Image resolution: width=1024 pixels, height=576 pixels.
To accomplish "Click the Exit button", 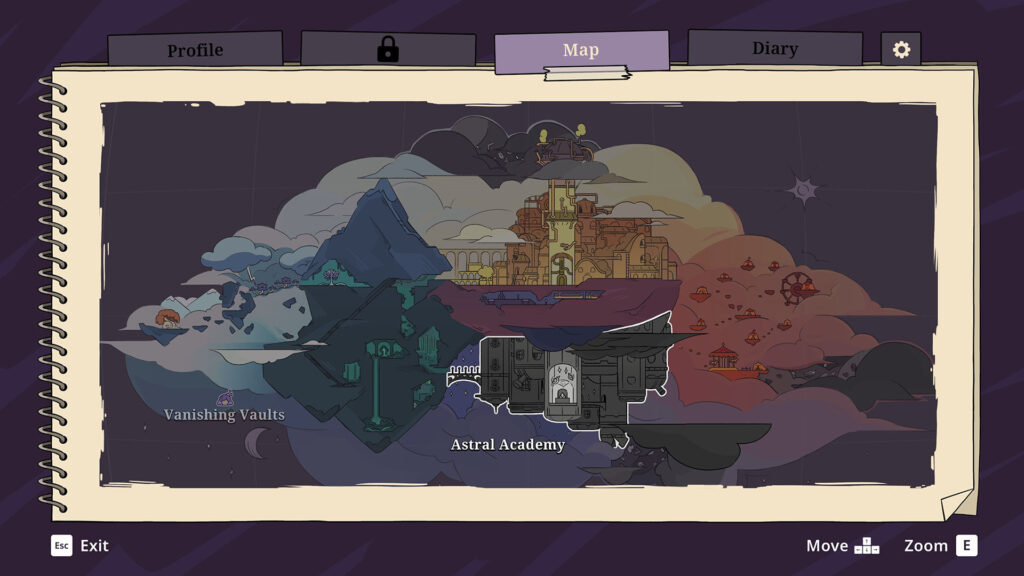I will (x=80, y=545).
